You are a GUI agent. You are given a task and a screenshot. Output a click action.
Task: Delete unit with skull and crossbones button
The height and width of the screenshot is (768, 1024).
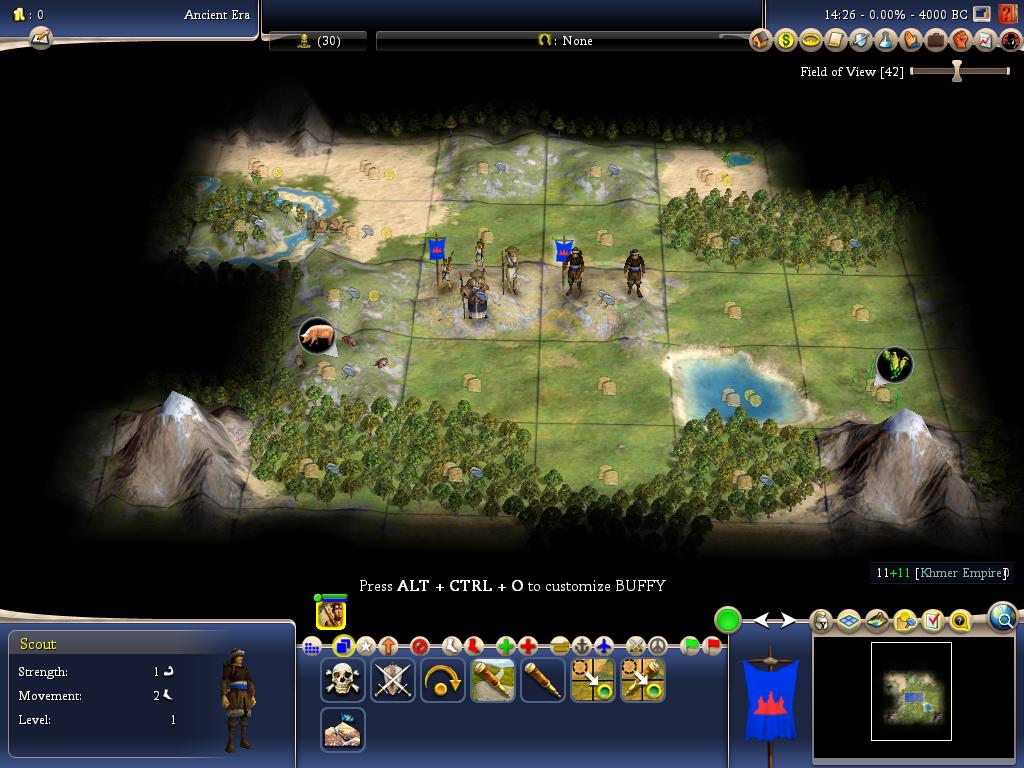(342, 680)
